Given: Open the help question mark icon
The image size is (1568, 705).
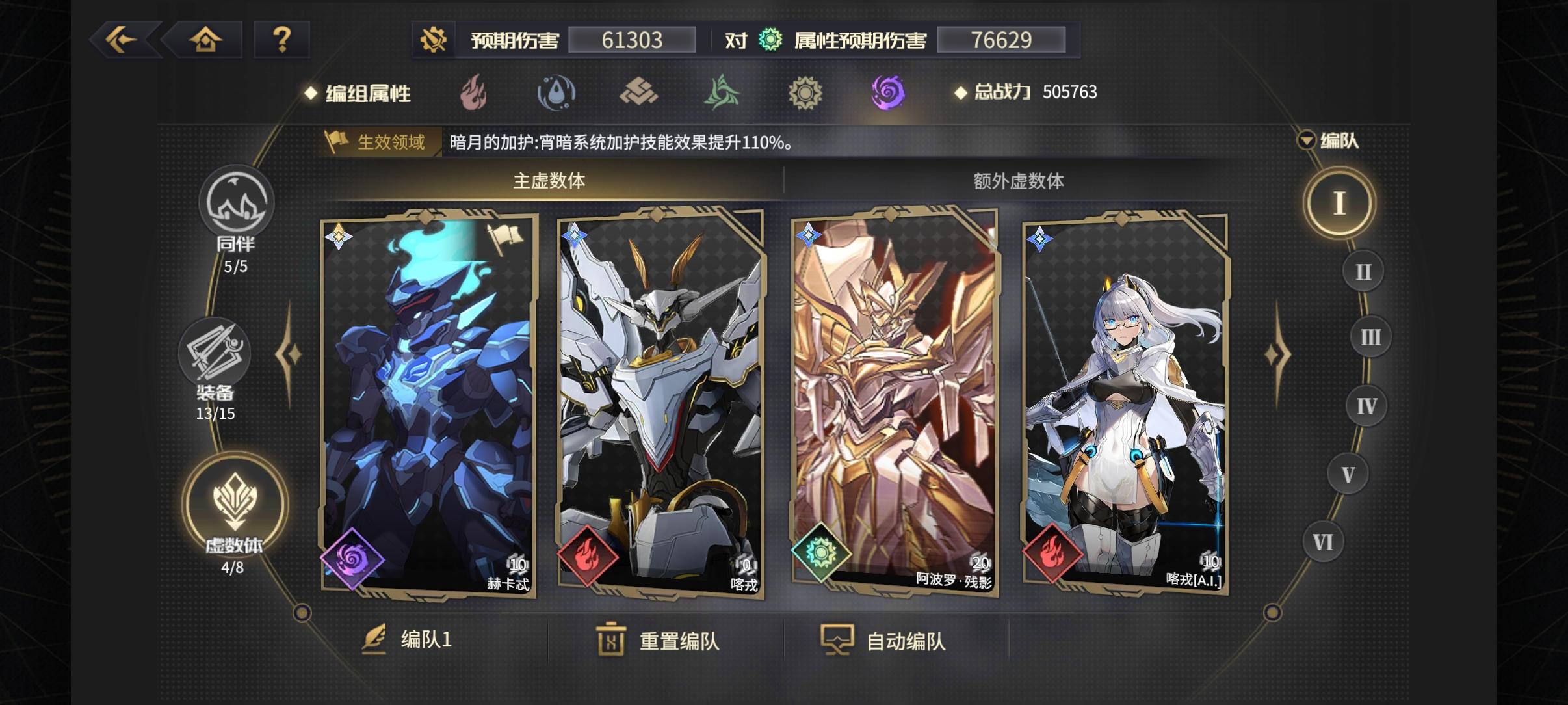Looking at the screenshot, I should coord(283,40).
